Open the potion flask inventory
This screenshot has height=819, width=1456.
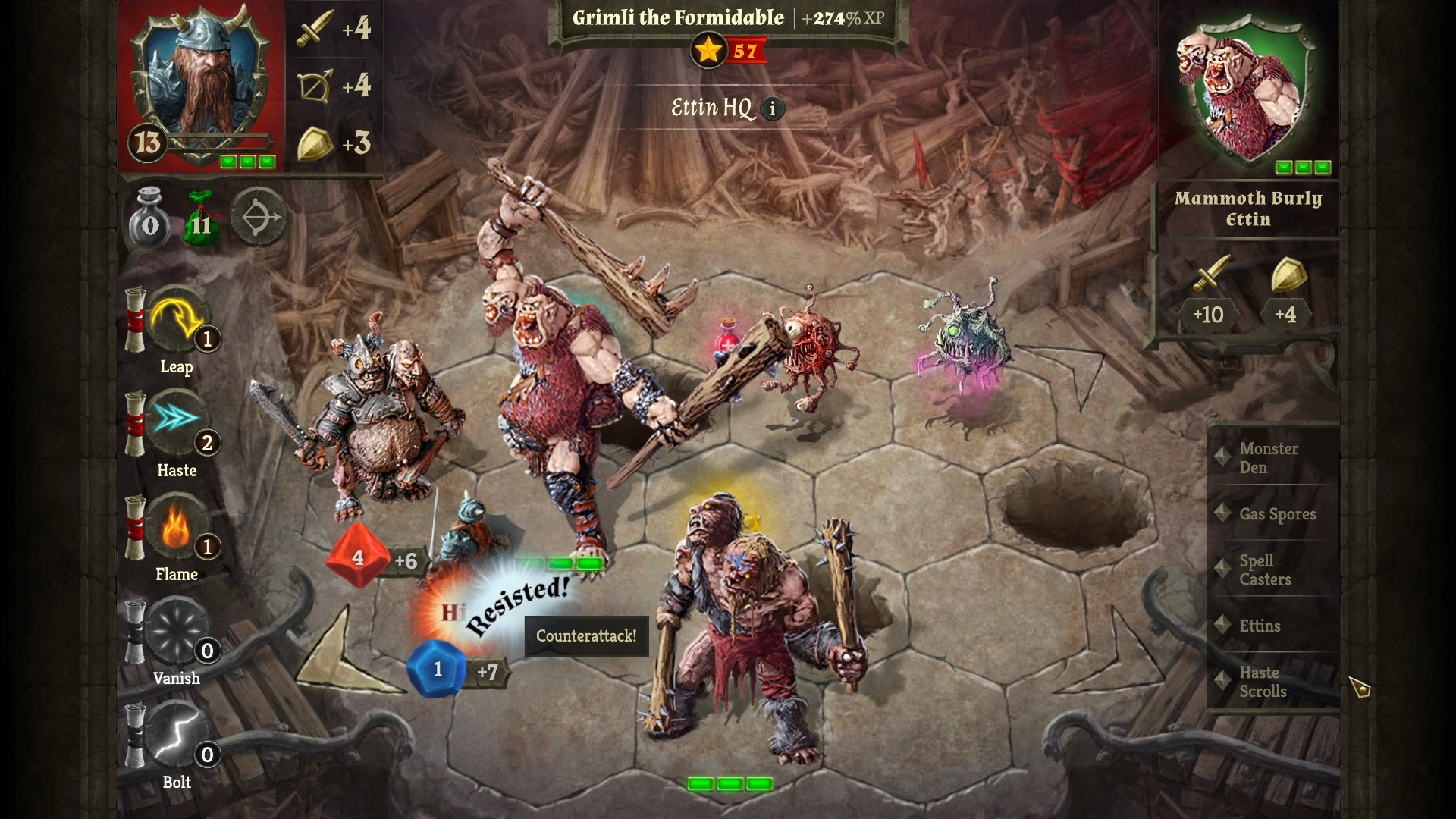click(149, 220)
